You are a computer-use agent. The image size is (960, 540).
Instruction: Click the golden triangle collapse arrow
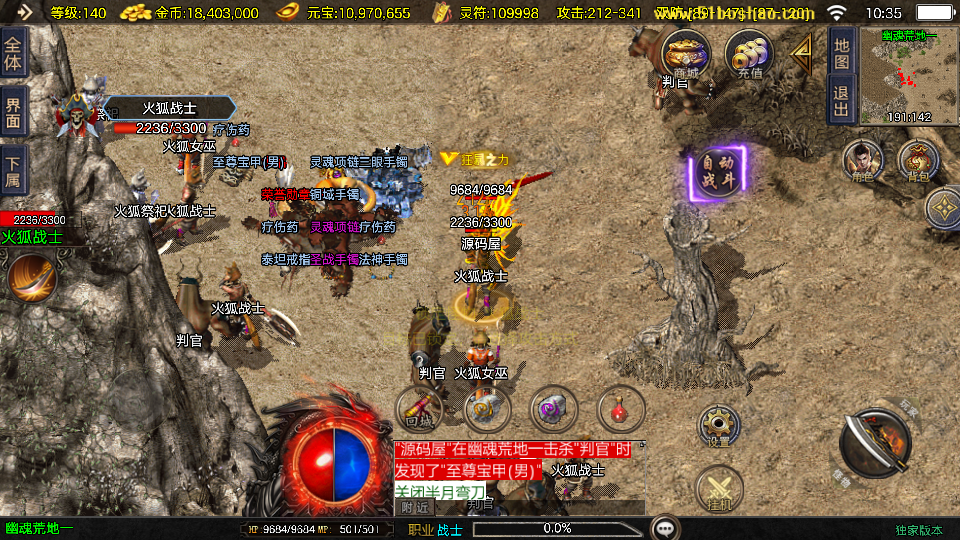[802, 55]
